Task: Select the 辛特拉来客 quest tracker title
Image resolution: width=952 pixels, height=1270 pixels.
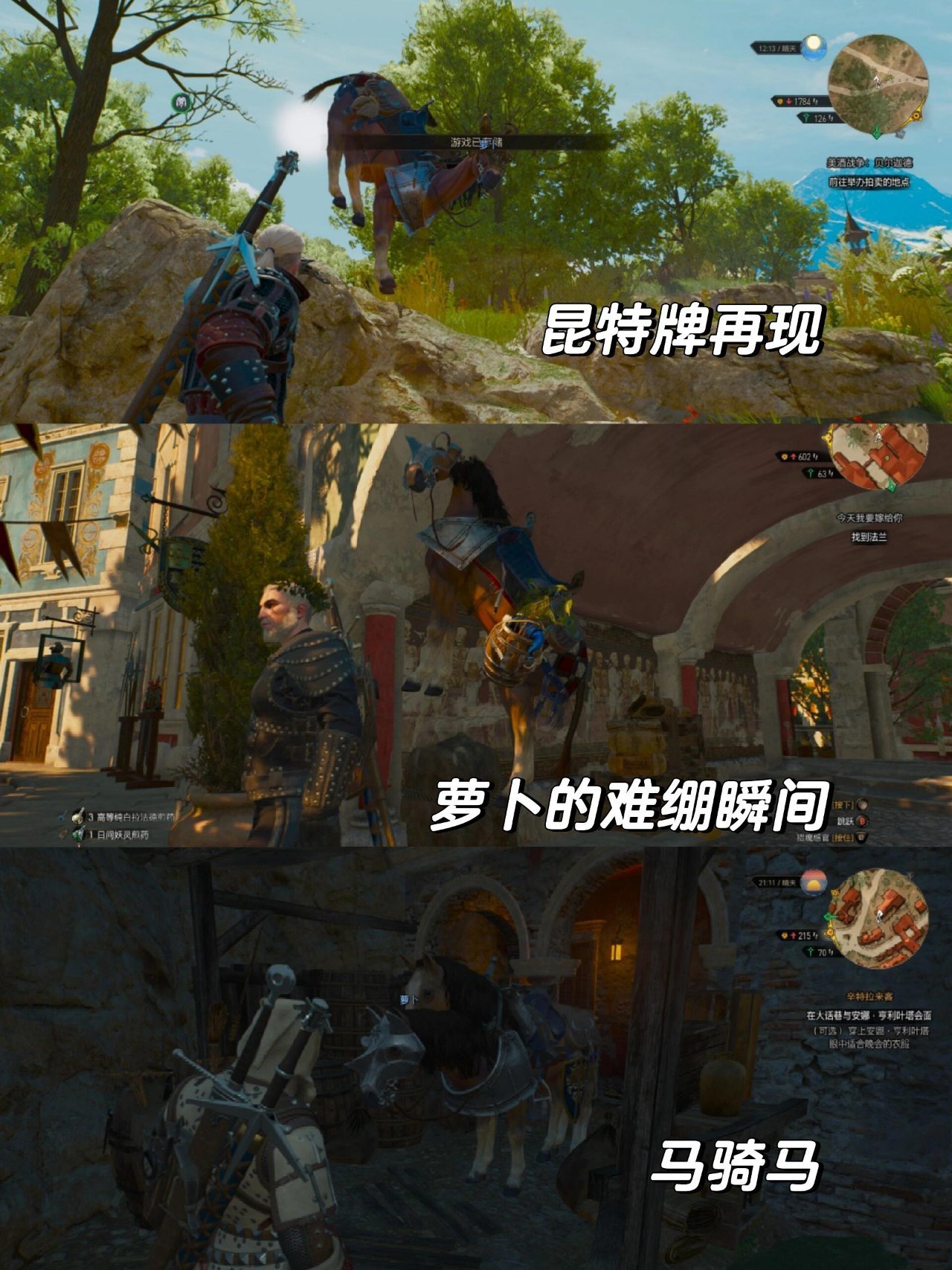Action: [x=869, y=996]
